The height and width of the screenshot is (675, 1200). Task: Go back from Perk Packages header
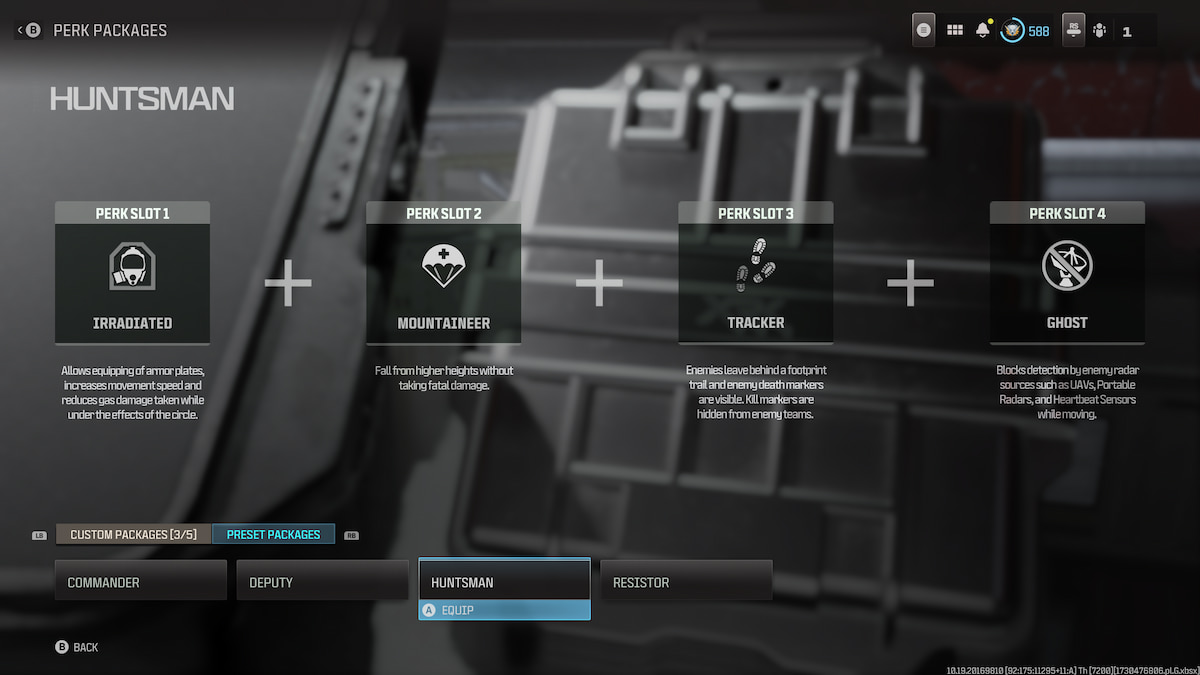27,30
